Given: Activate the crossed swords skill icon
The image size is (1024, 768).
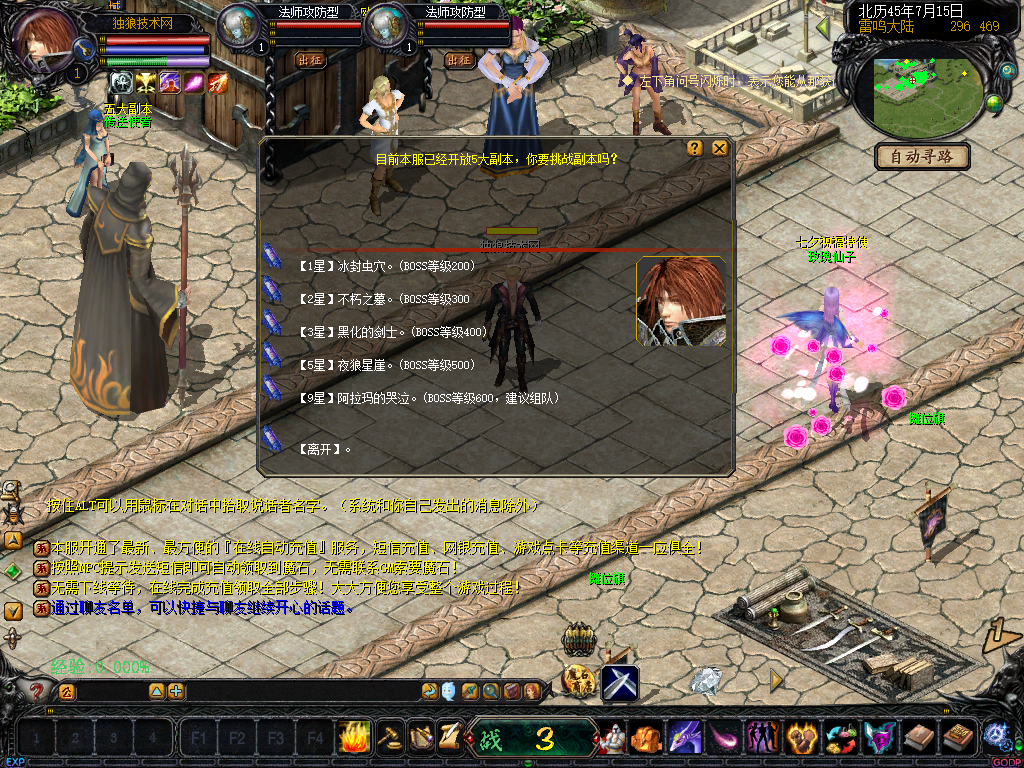Looking at the screenshot, I should pos(620,682).
